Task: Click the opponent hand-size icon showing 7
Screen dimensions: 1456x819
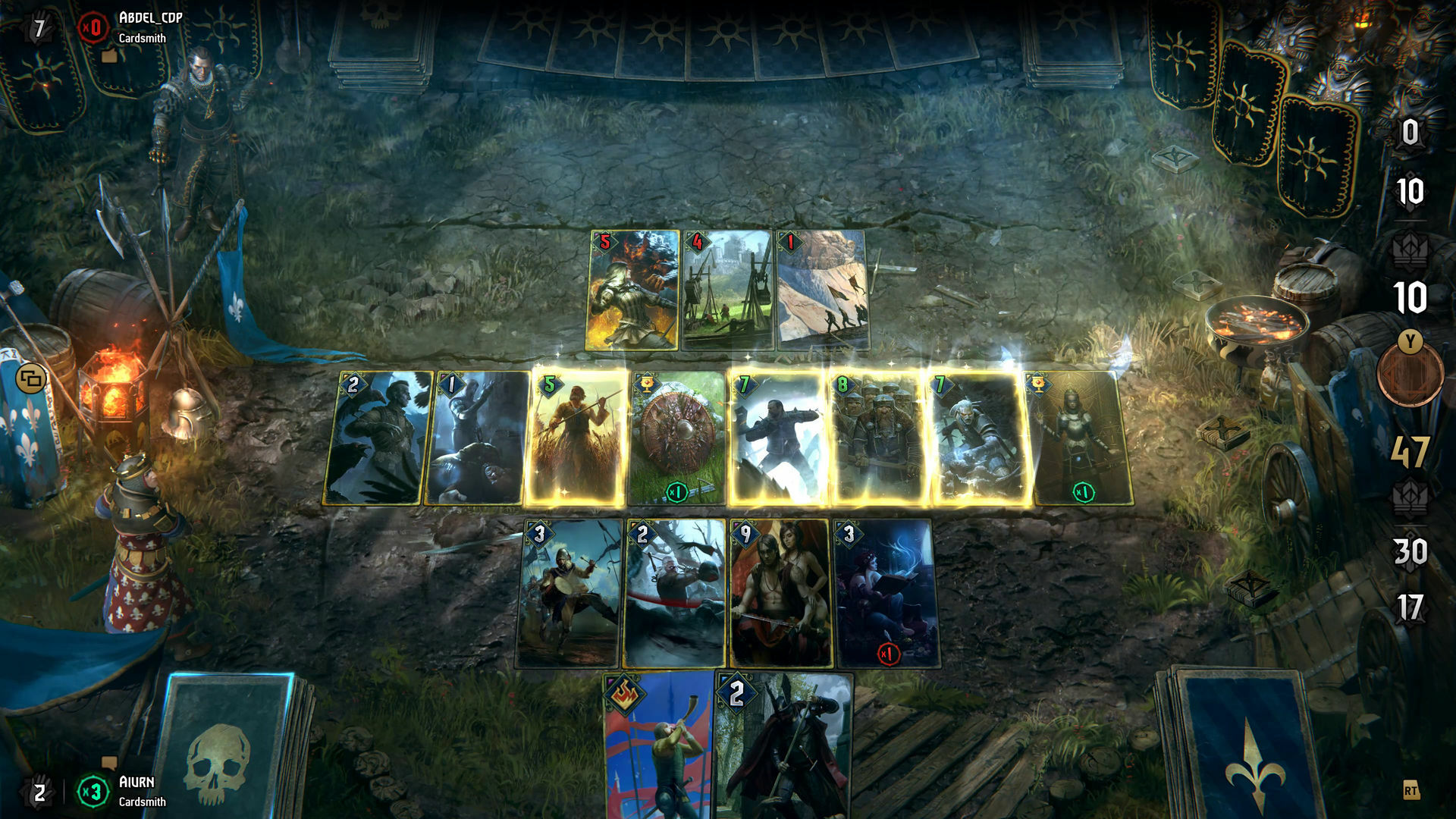Action: coord(39,27)
